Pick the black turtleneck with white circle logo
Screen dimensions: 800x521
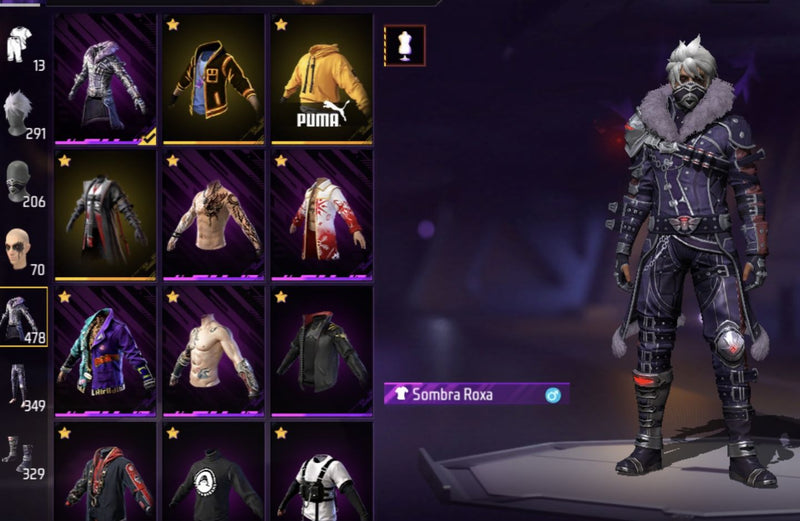[x=213, y=475]
